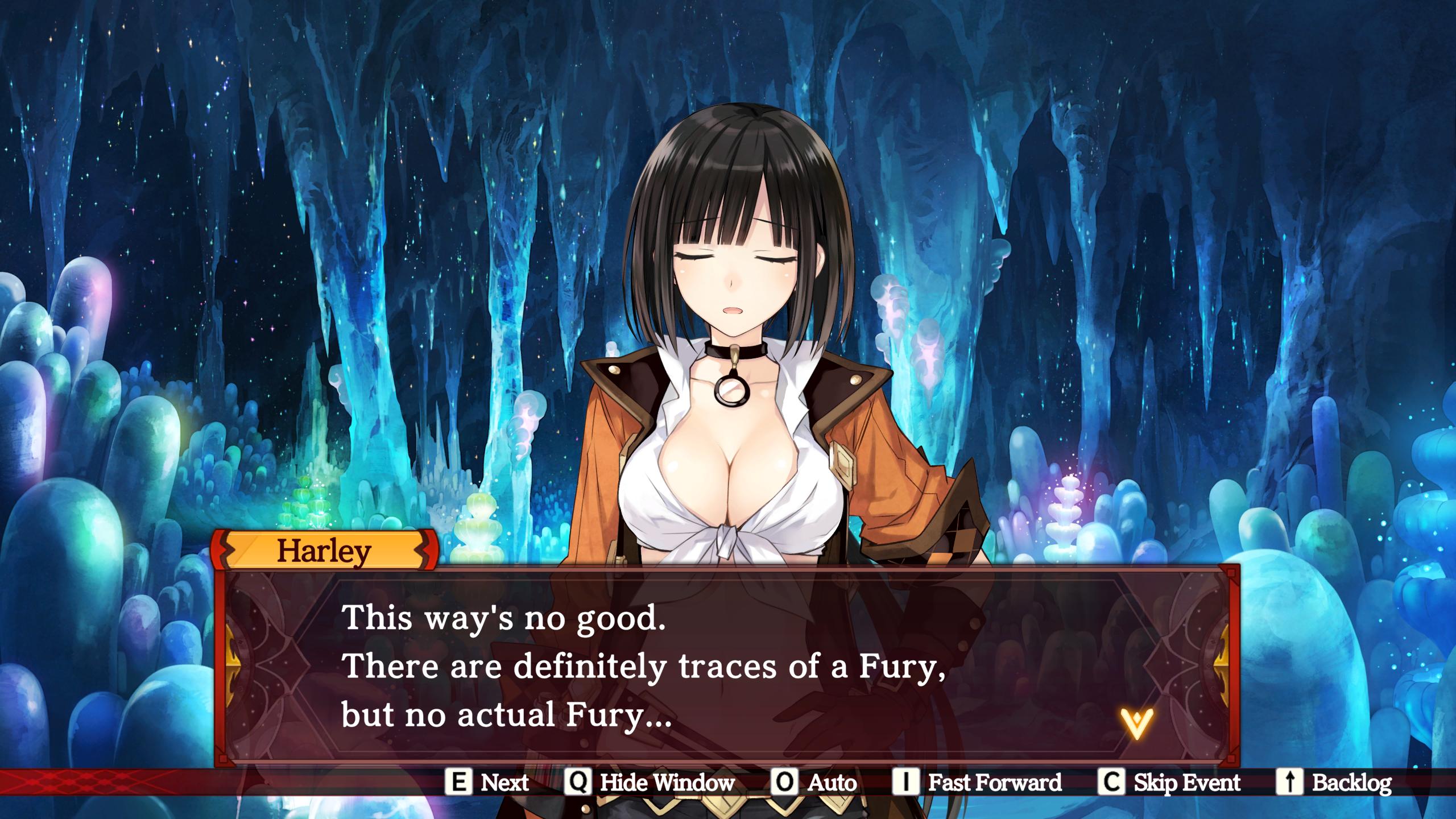The height and width of the screenshot is (819, 1456).
Task: Advance dialogue with the Next label
Action: click(504, 783)
